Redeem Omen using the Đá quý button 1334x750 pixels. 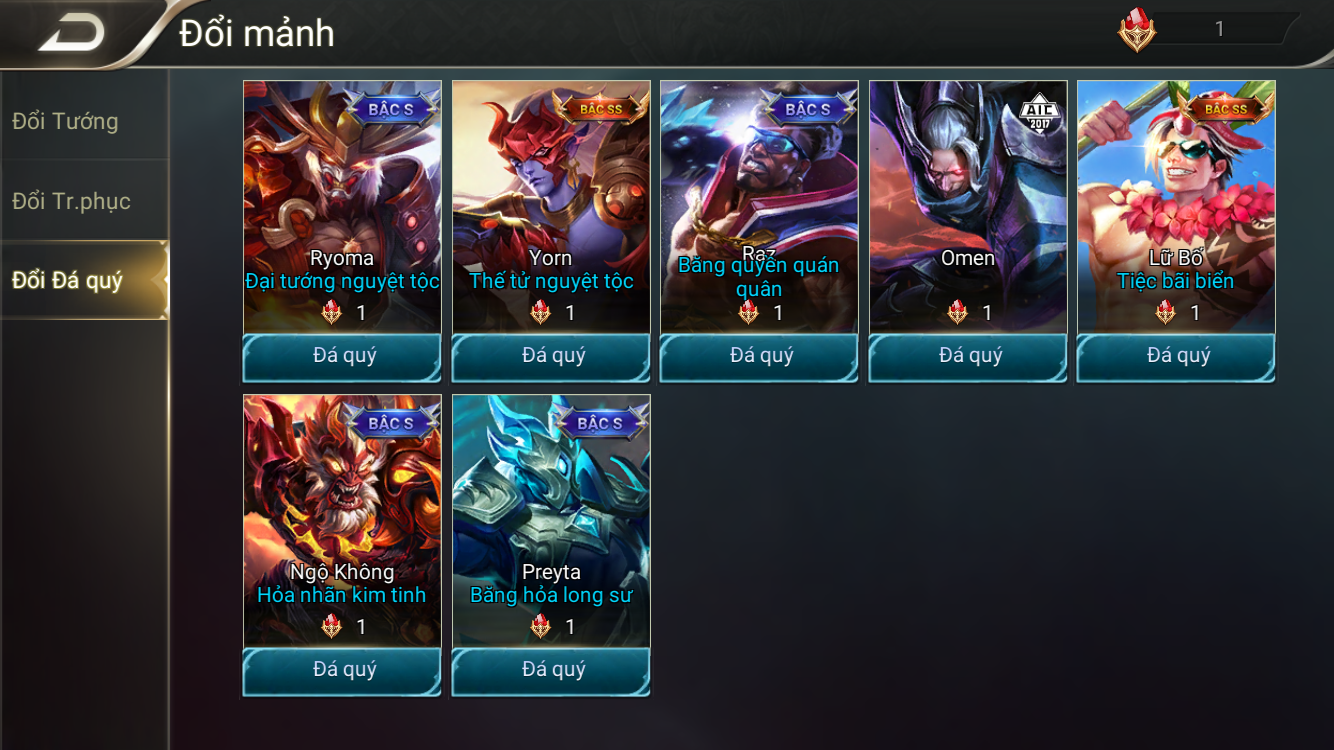pos(968,357)
